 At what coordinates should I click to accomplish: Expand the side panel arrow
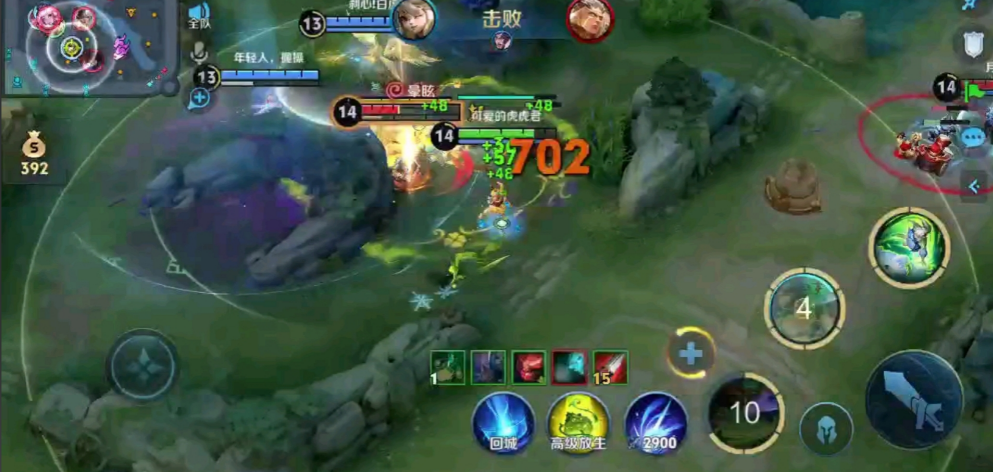point(975,185)
